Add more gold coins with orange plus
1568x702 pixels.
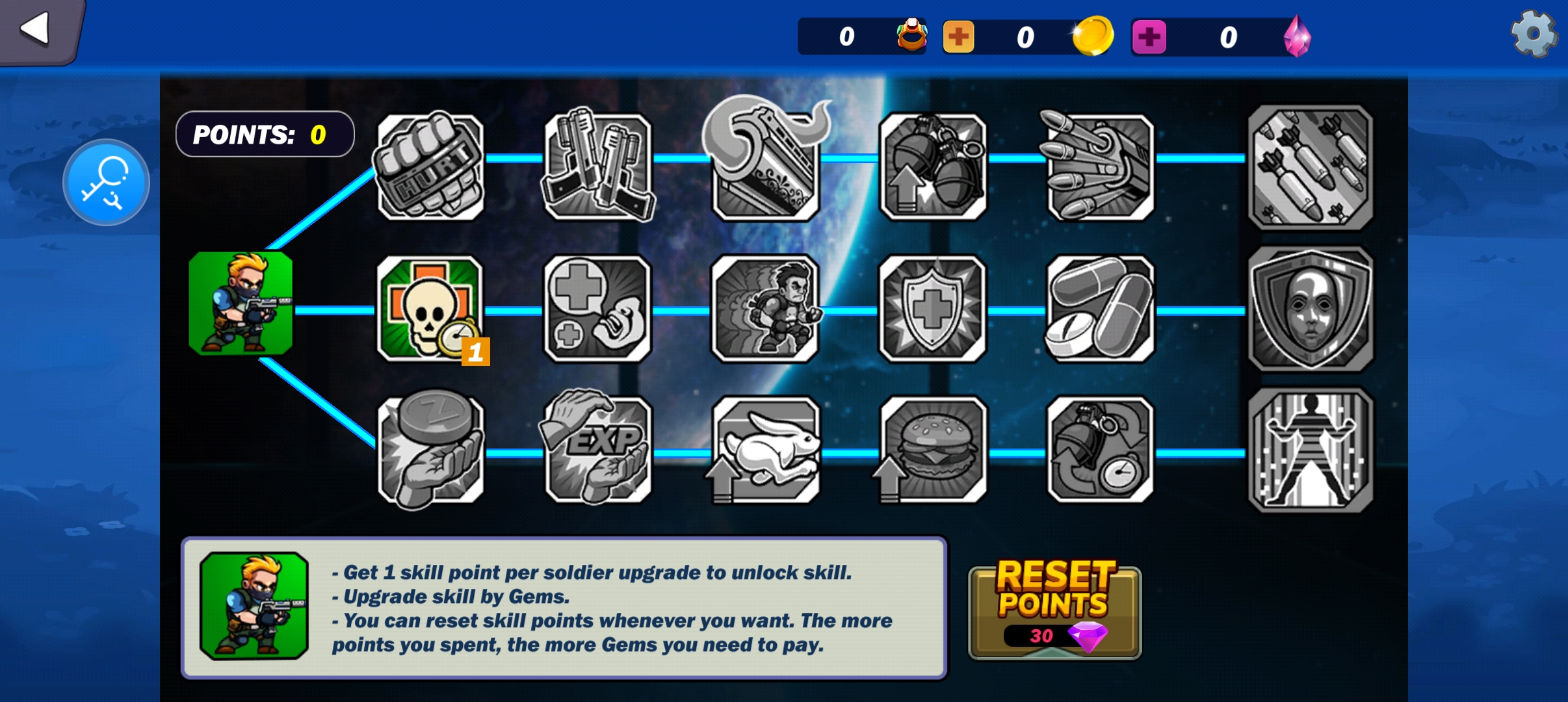[x=958, y=37]
